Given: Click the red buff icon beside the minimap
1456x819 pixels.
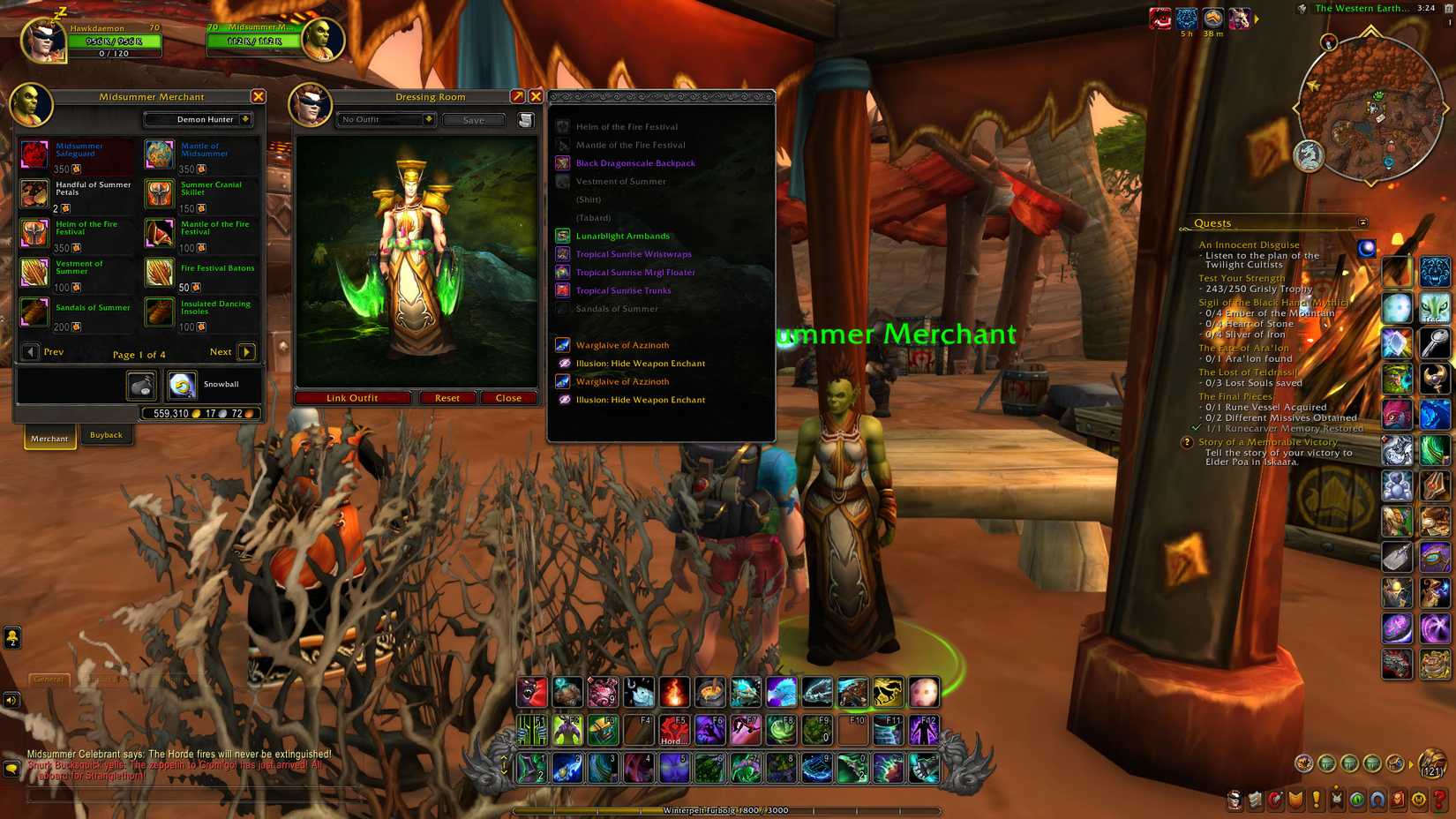Looking at the screenshot, I should pos(1160,18).
